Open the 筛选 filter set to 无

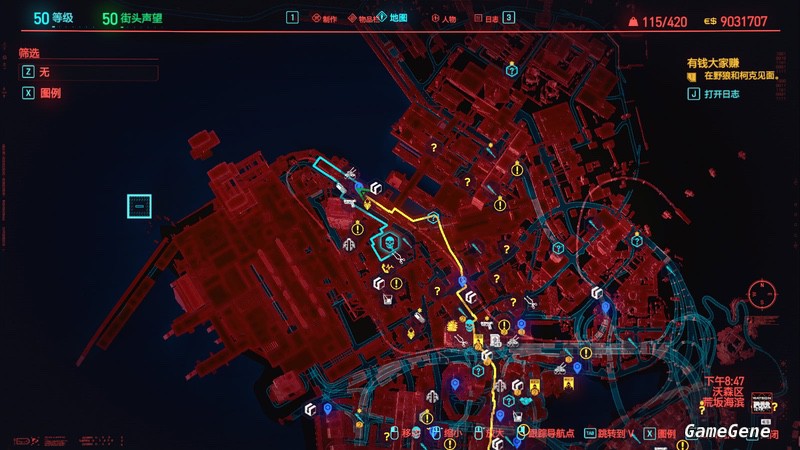88,72
